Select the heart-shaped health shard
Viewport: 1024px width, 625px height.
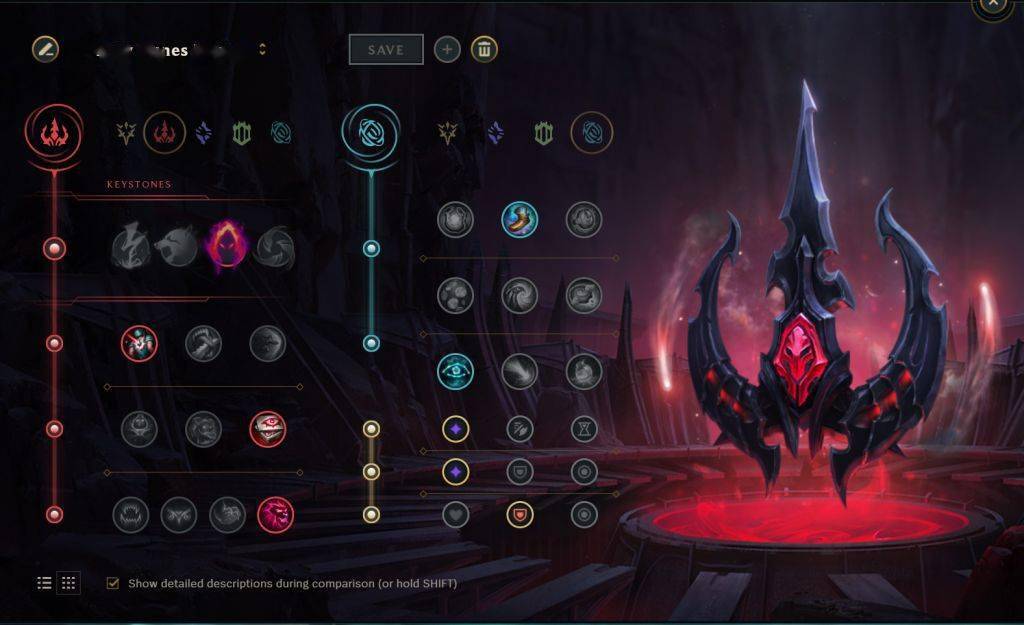coord(455,515)
